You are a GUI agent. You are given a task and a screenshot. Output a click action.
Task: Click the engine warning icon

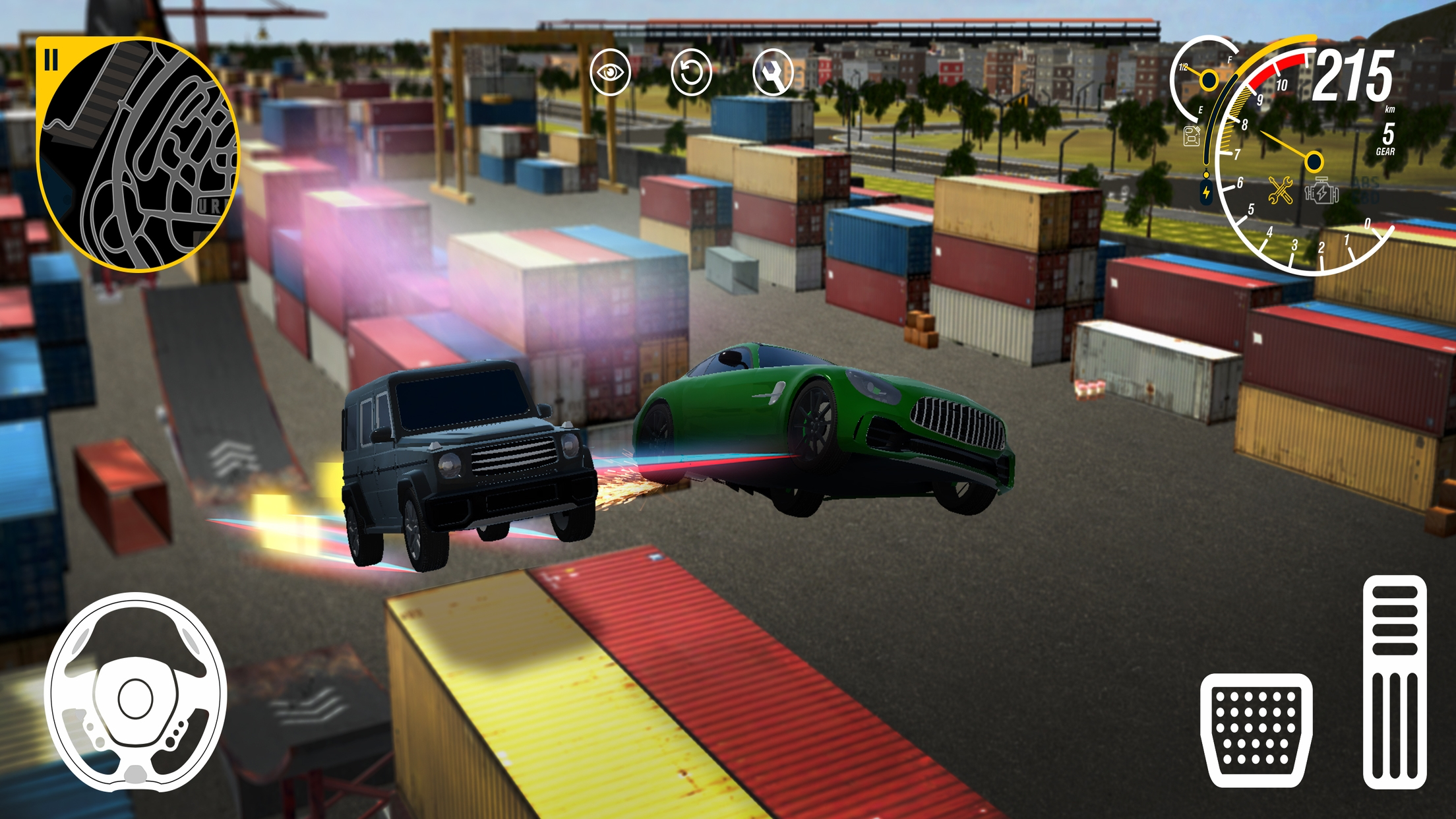(1321, 192)
